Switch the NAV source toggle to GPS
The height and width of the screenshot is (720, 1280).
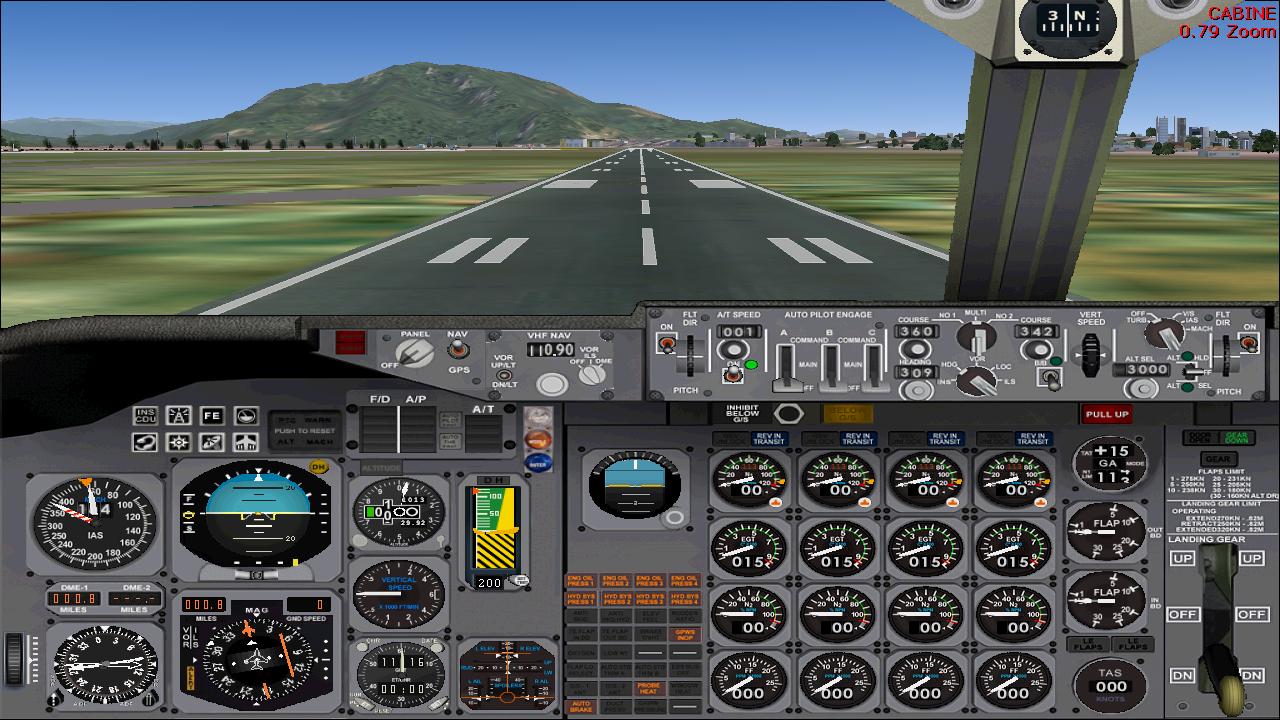460,352
